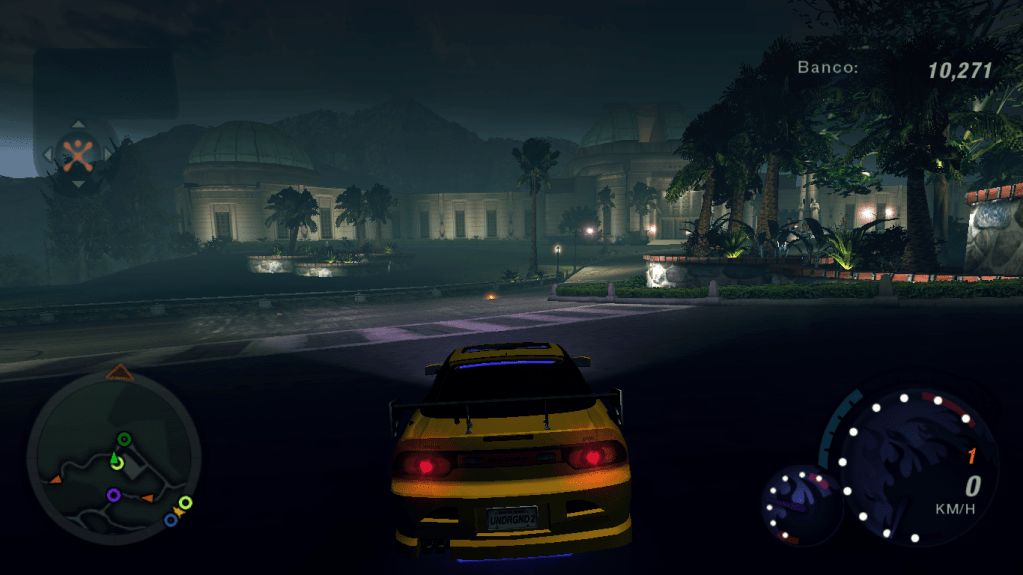Pick the dark green ring minimap marker
Screen dimensions: 1023x575
[x=124, y=438]
